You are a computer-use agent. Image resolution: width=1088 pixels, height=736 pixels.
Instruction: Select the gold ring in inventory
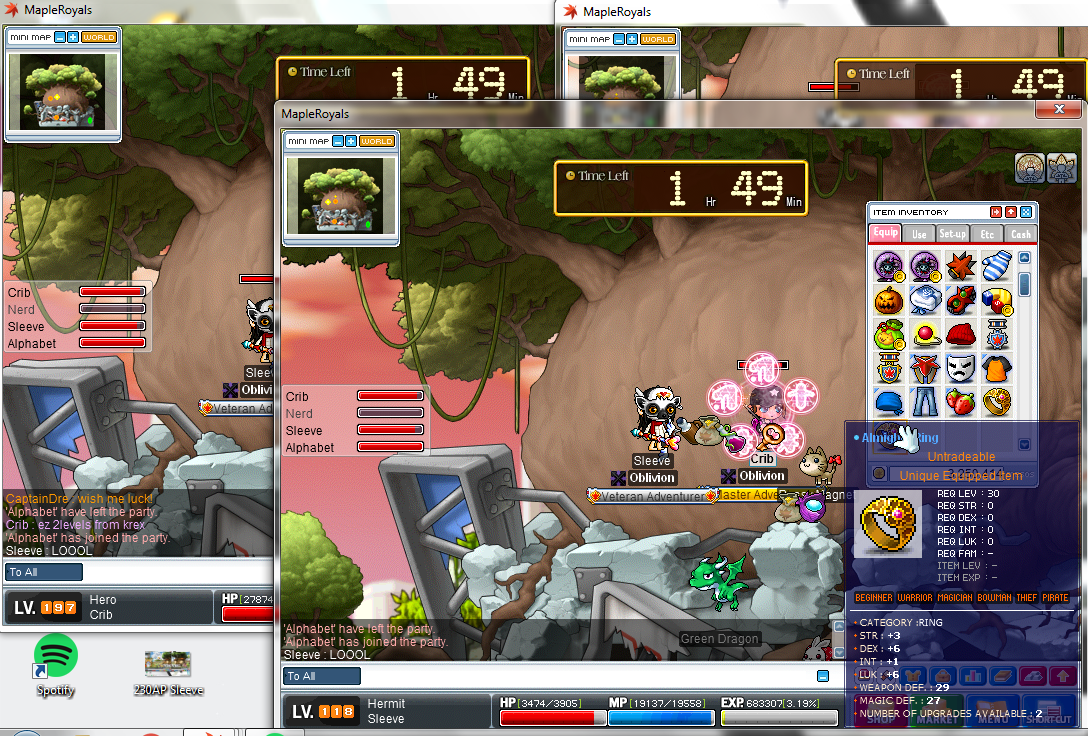pos(996,402)
